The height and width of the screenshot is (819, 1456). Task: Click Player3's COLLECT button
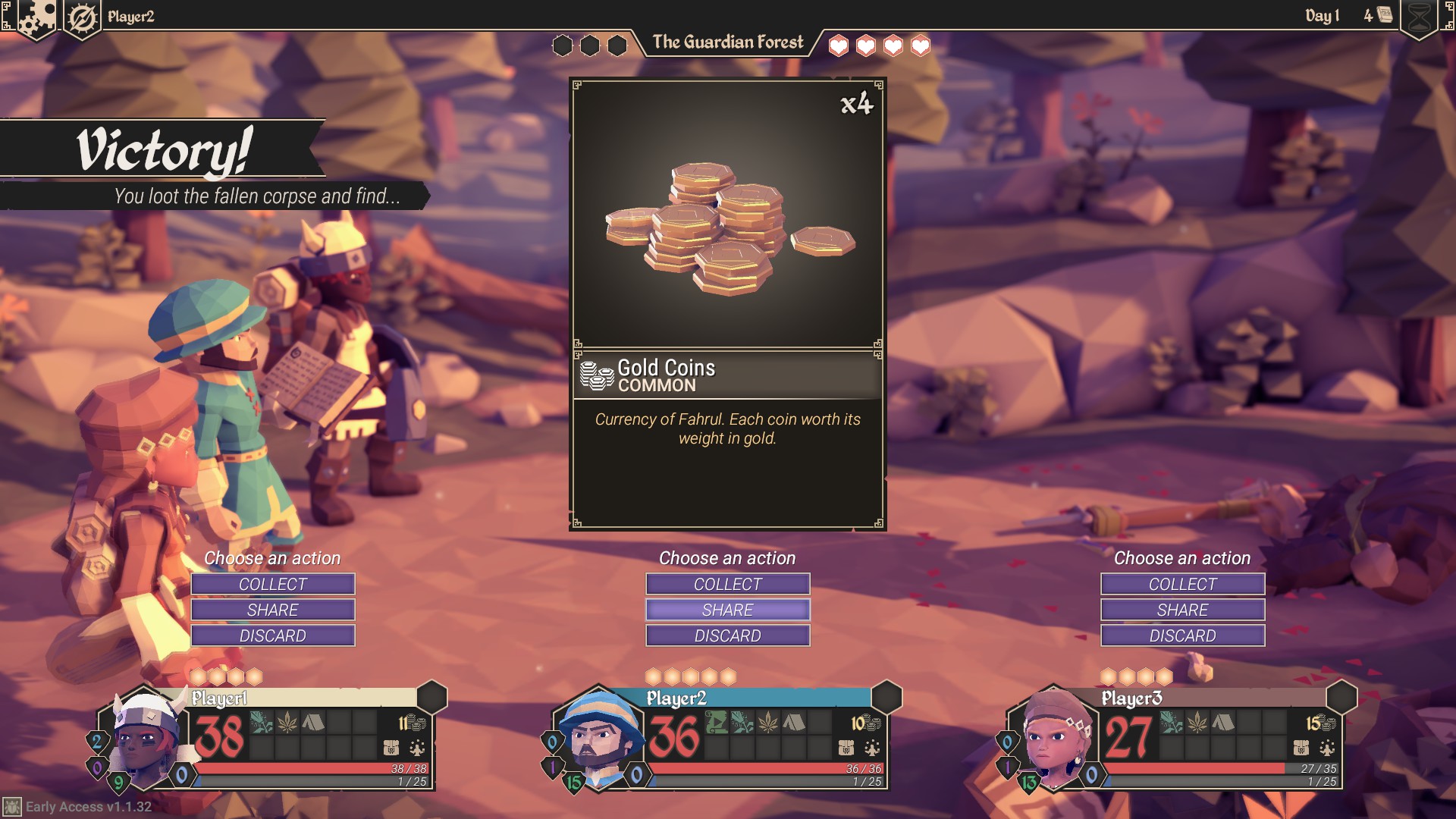point(1182,584)
